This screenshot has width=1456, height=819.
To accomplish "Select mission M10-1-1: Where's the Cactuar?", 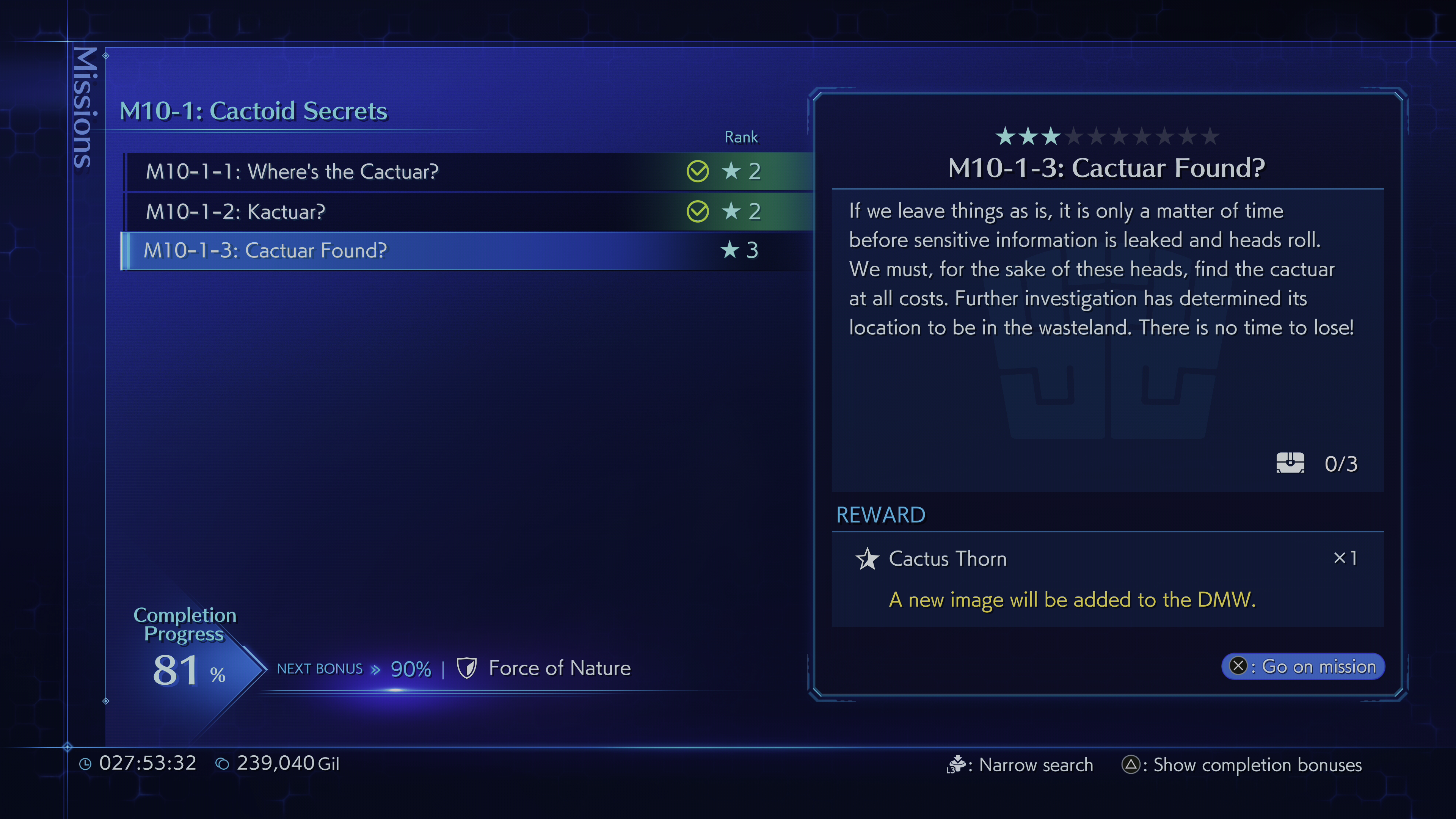I will (x=292, y=171).
